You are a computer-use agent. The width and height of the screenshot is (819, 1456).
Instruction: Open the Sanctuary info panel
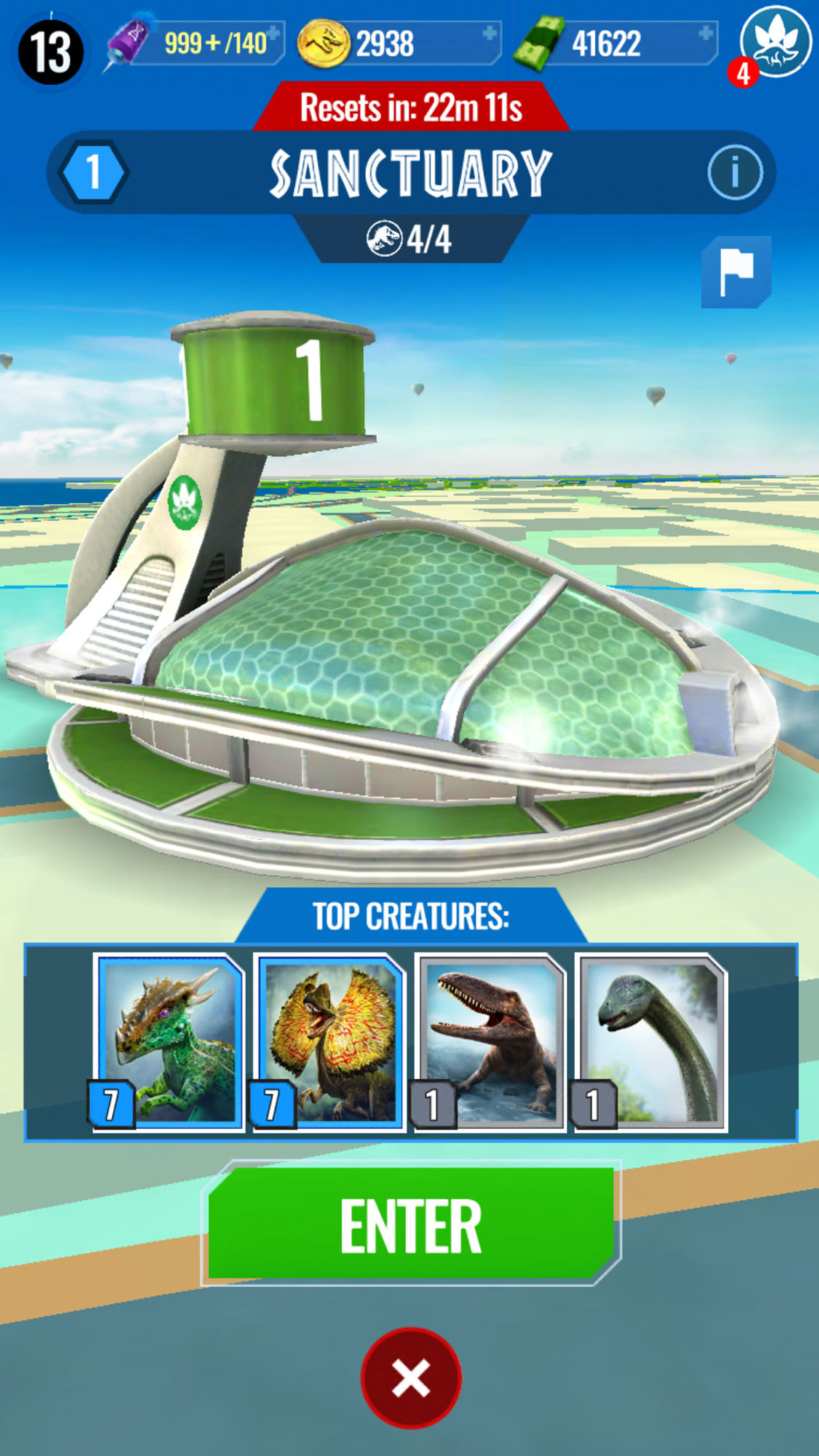[735, 173]
